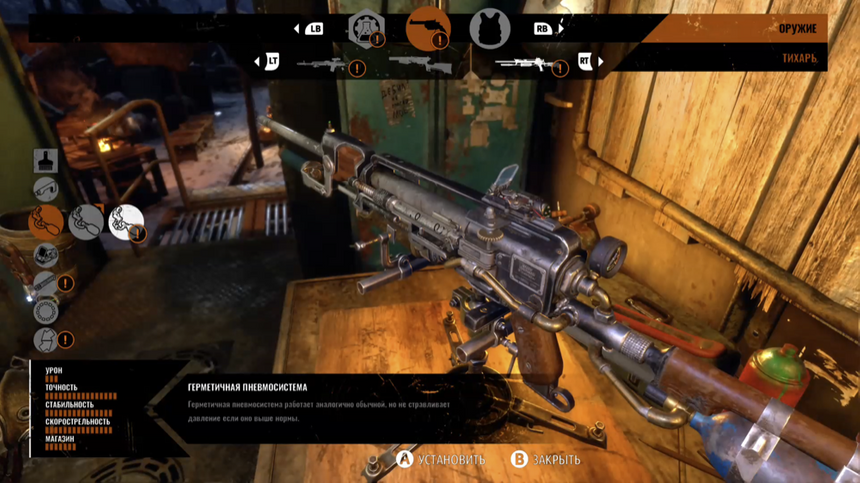
Task: Switch to the revolver weapons tab
Action: (427, 28)
